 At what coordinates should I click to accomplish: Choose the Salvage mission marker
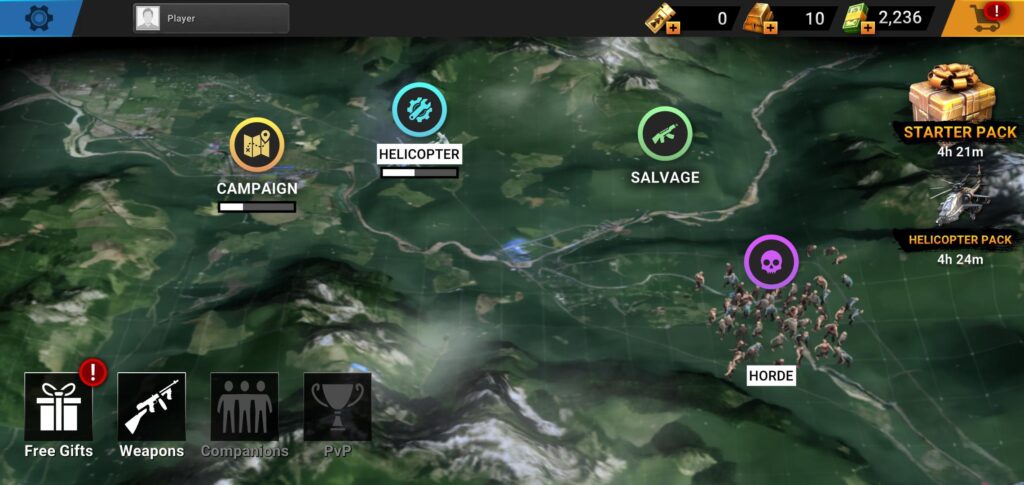665,134
